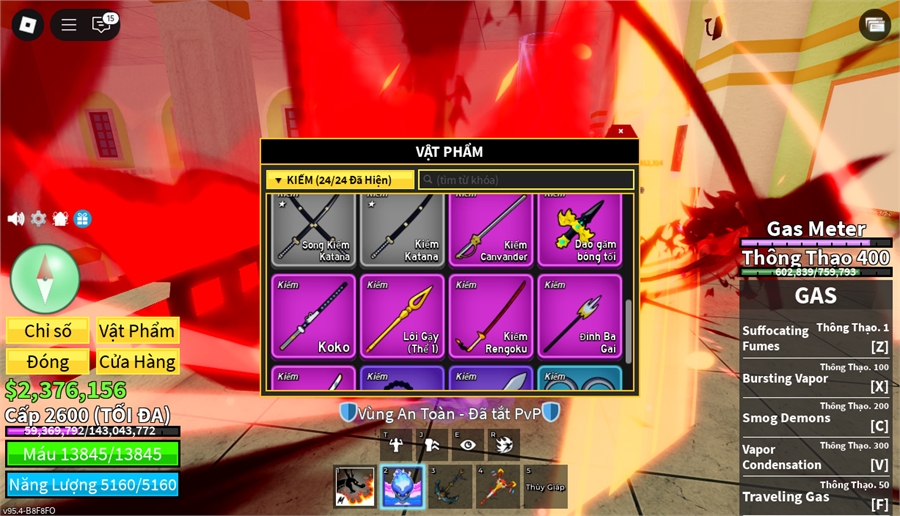This screenshot has width=900, height=516.
Task: Open the KIẾM category dropdown
Action: click(x=340, y=180)
